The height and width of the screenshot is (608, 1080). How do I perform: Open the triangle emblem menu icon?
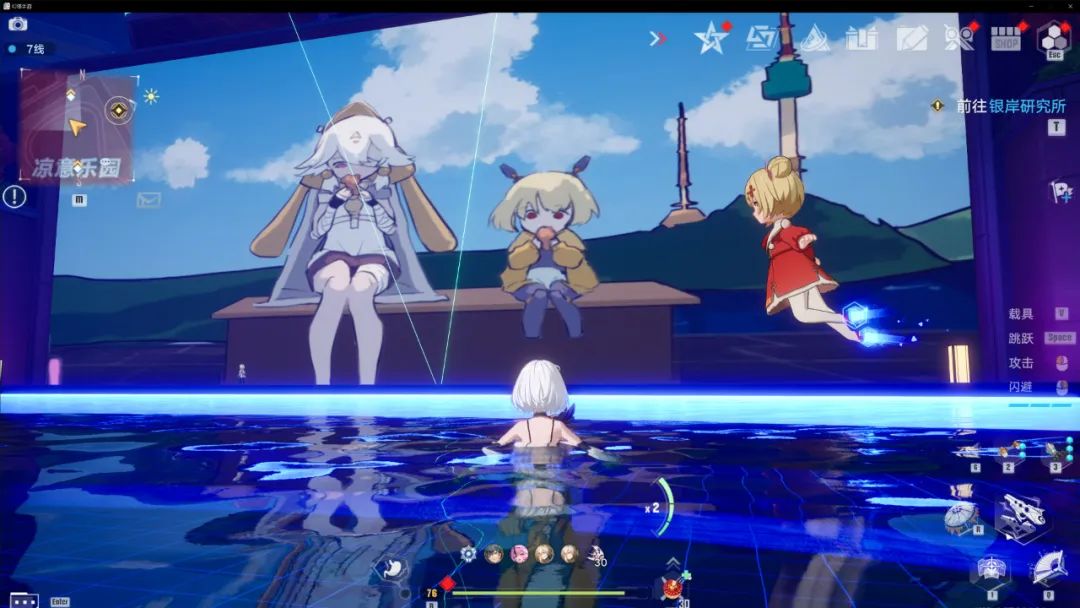click(814, 39)
